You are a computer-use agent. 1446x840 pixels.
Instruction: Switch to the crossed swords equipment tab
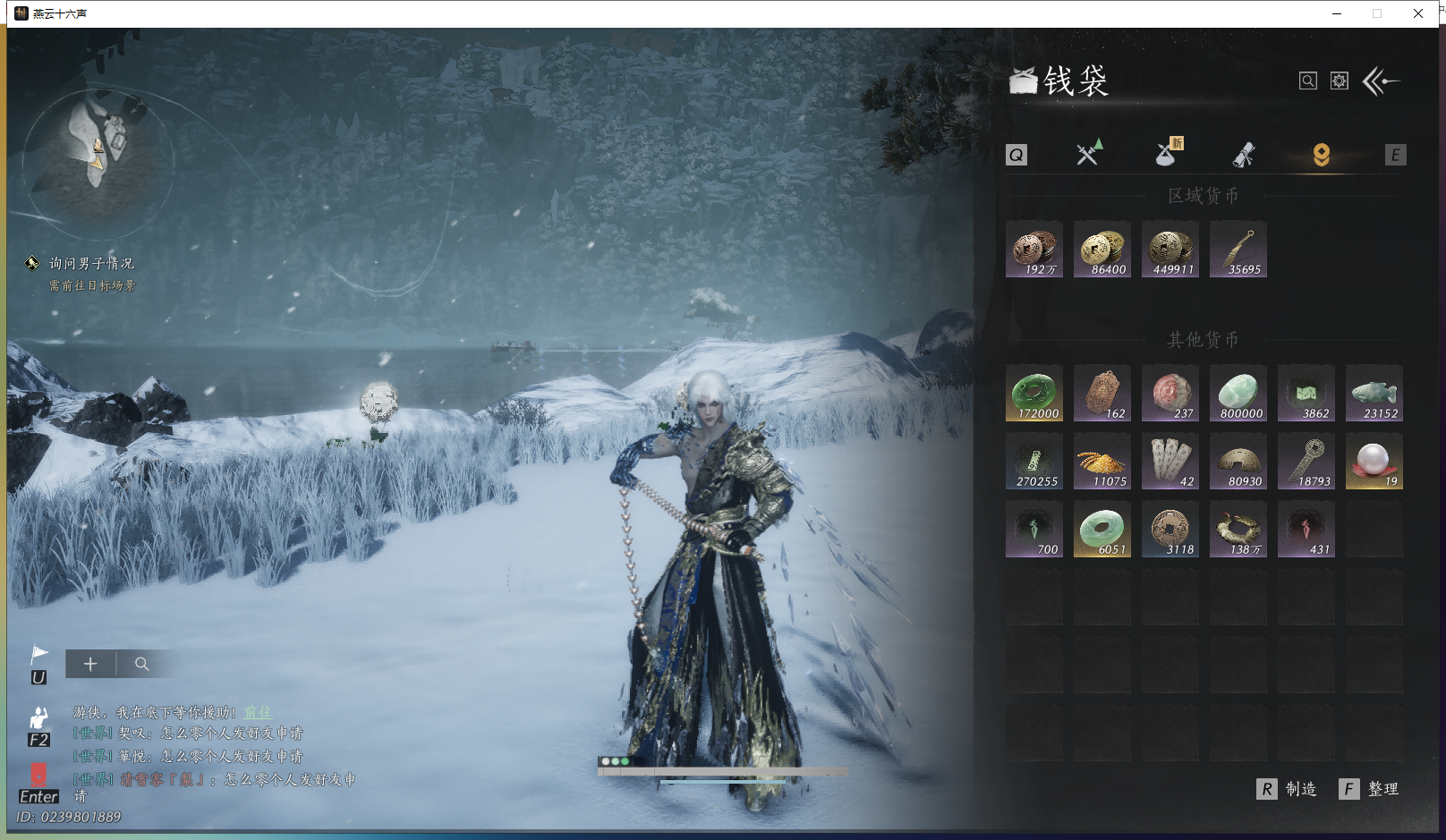pyautogui.click(x=1088, y=154)
